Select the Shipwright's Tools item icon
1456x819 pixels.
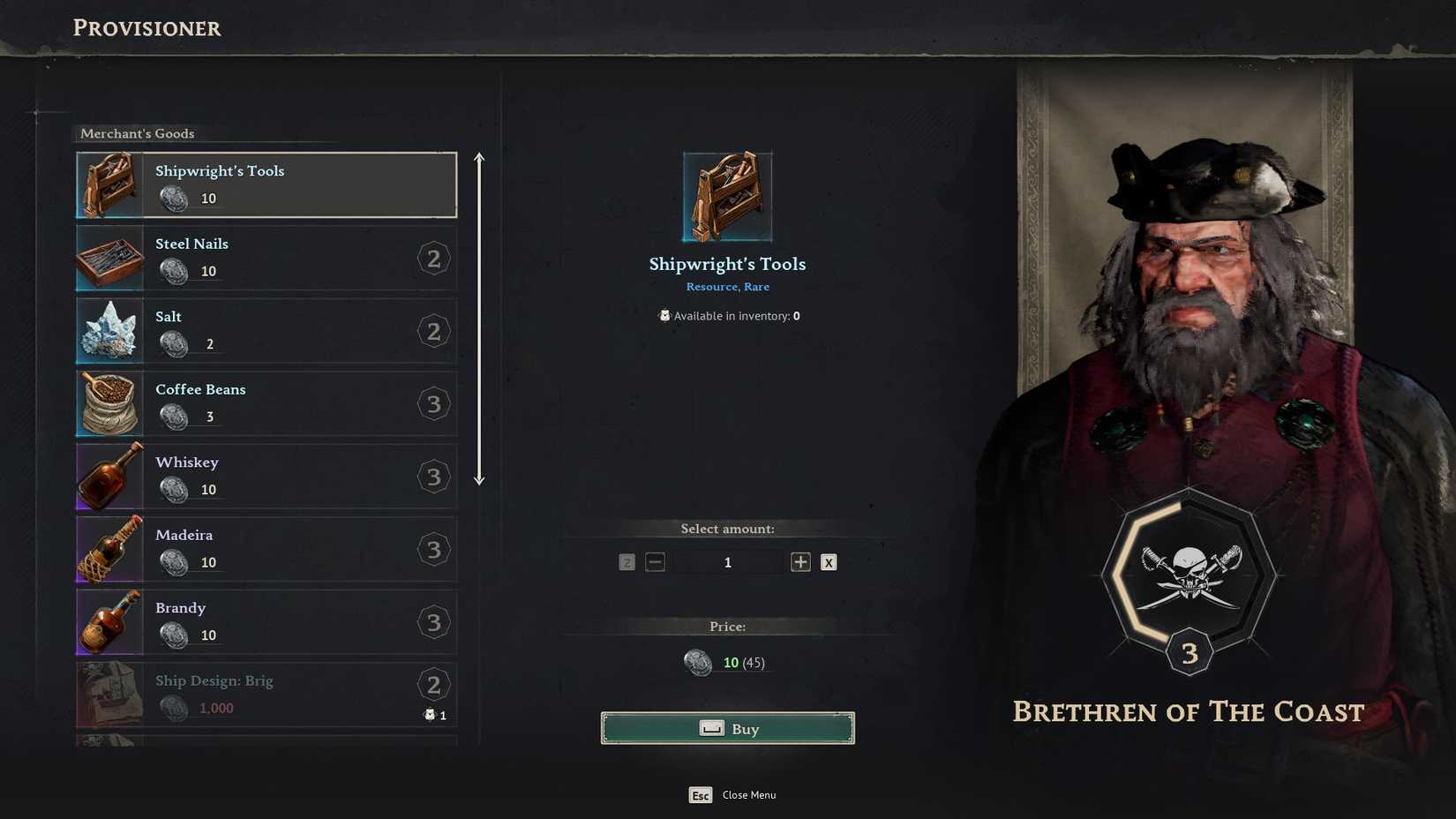(x=108, y=184)
